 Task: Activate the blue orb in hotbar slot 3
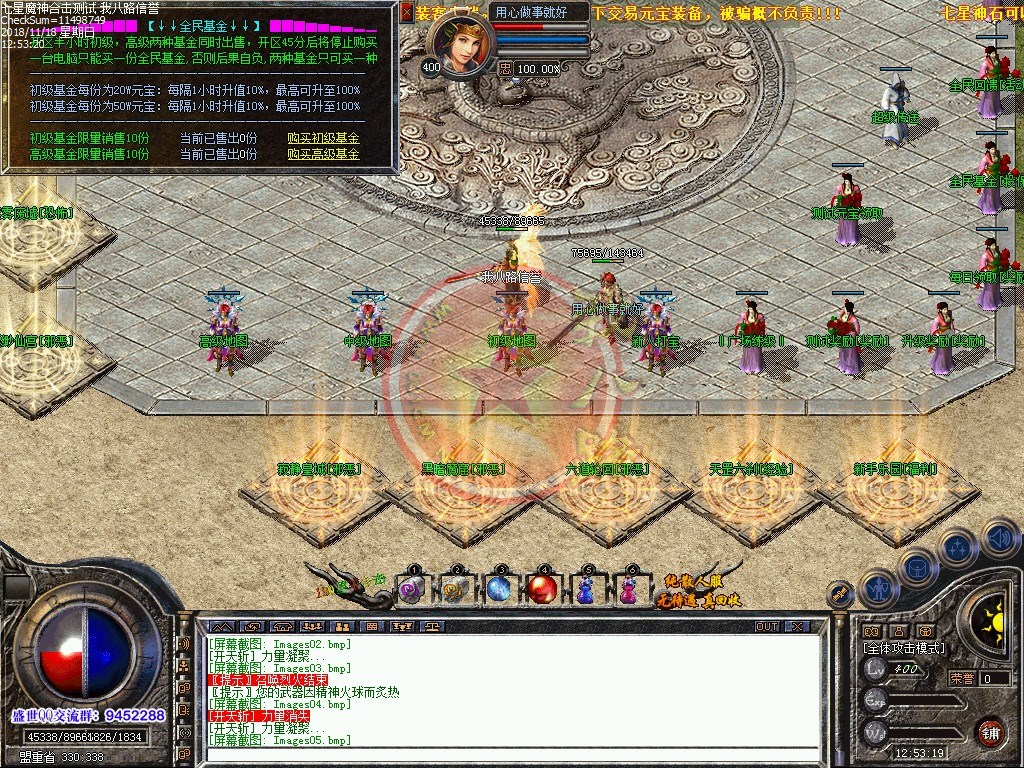500,590
